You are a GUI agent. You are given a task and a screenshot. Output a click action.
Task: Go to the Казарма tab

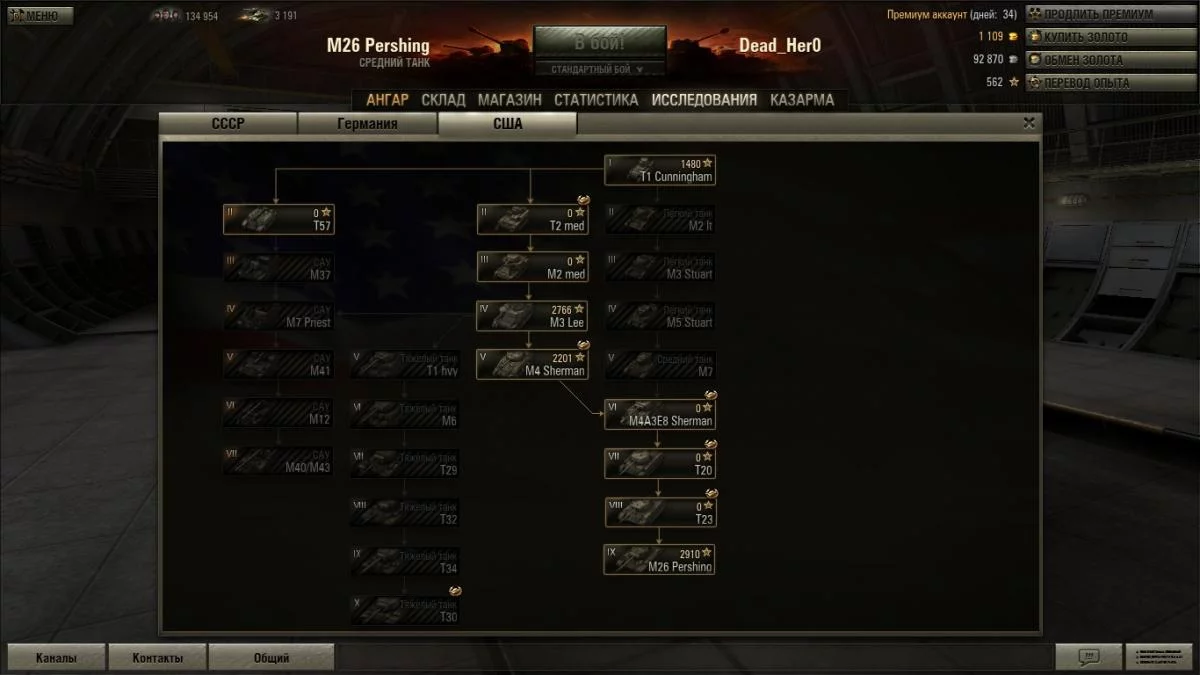[x=801, y=100]
